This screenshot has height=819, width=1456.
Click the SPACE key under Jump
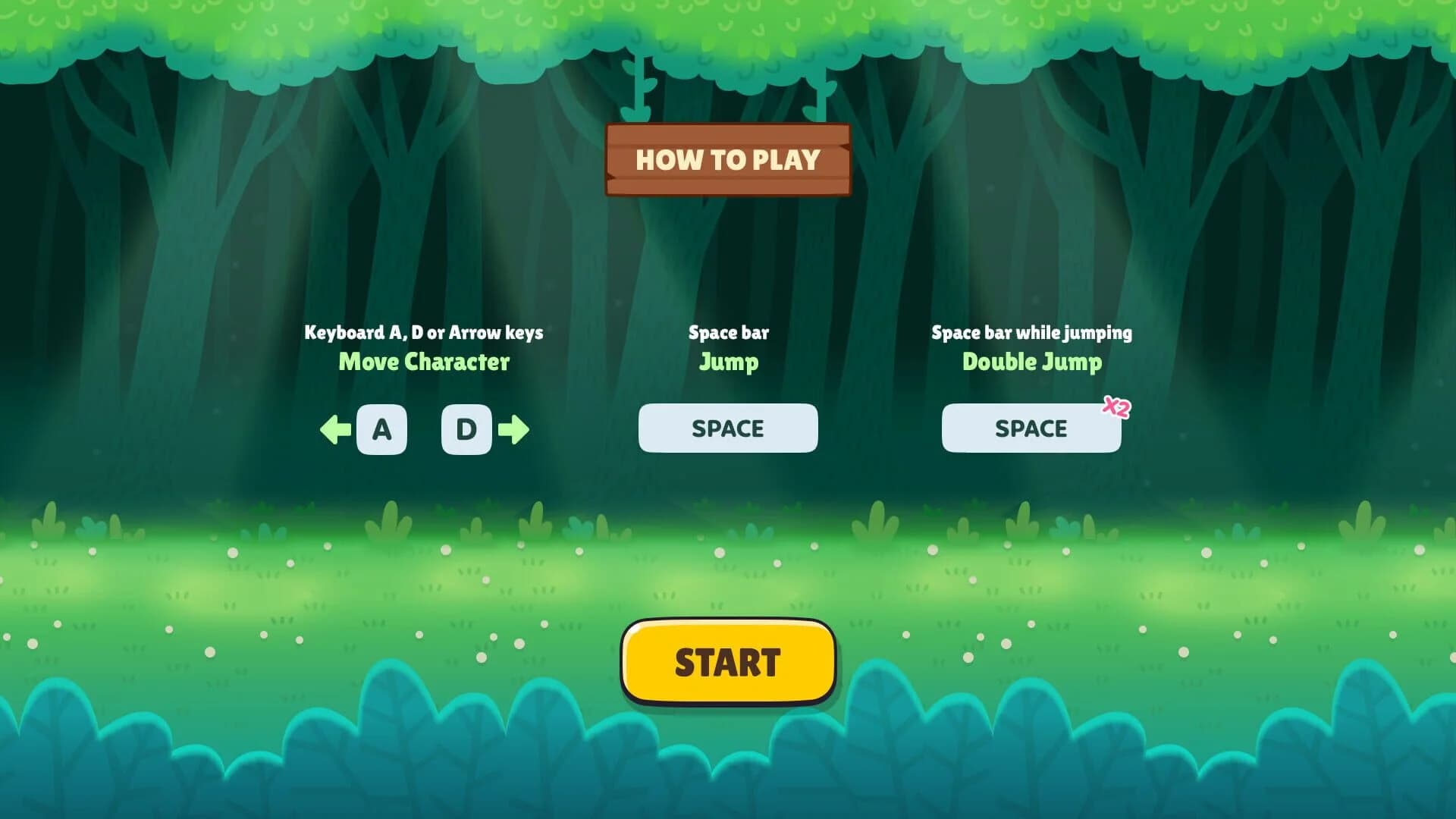tap(727, 428)
